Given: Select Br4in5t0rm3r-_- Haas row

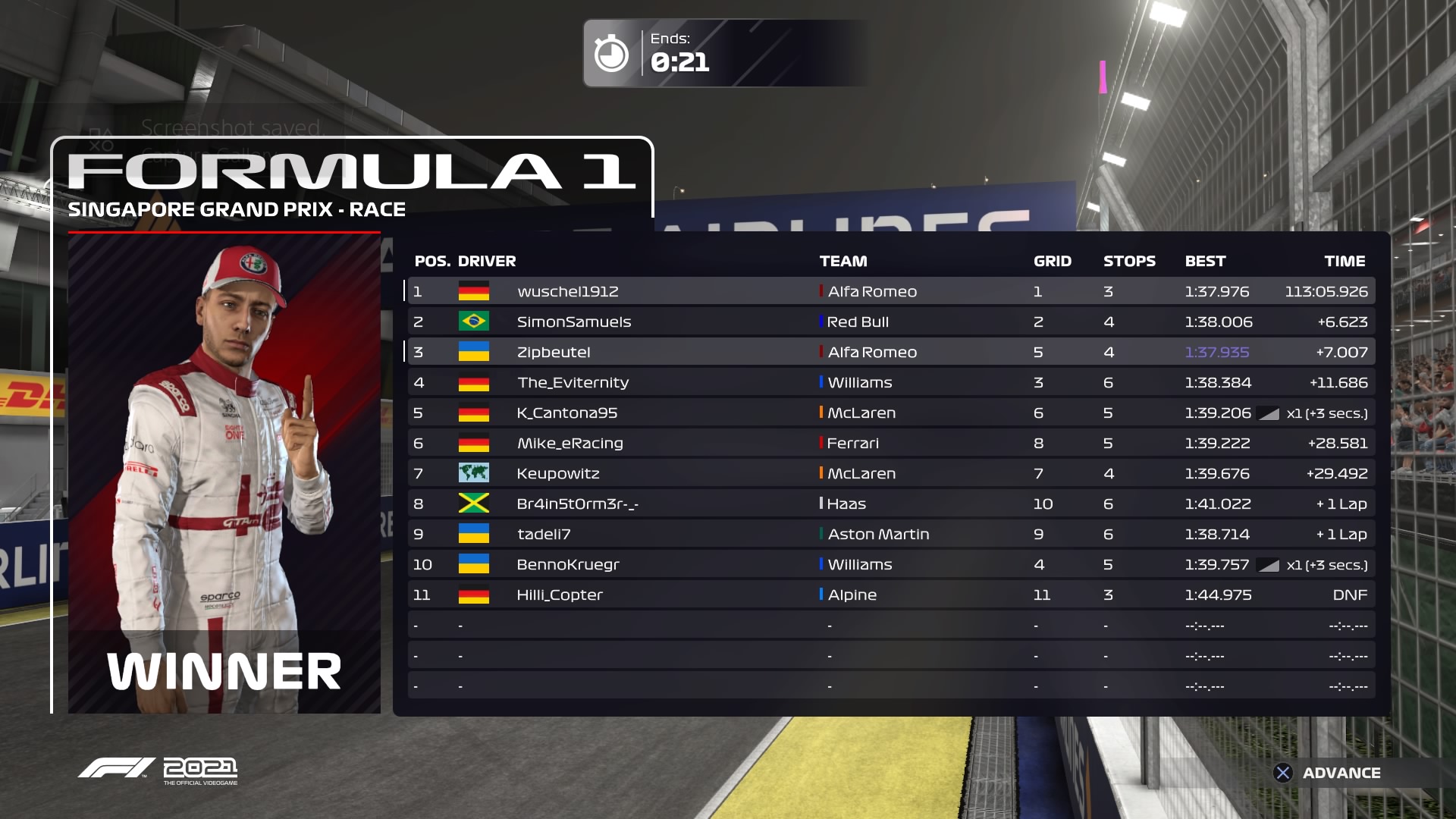Looking at the screenshot, I should [891, 504].
